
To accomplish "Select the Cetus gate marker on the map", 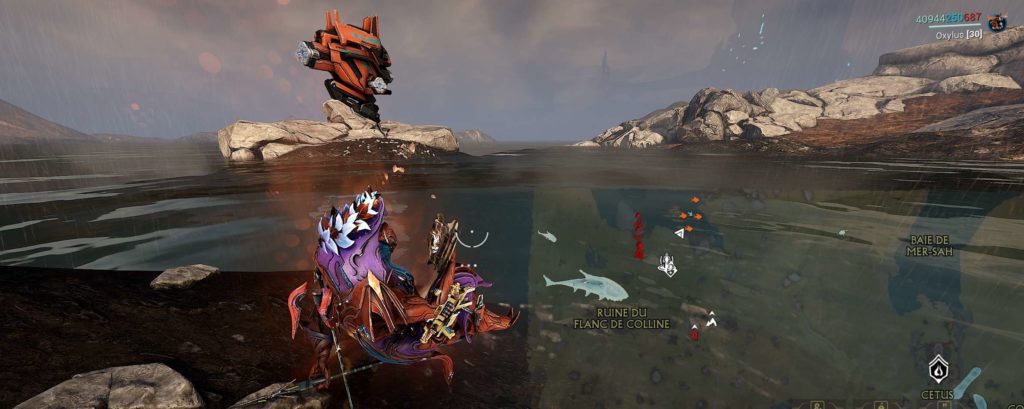I will [937, 369].
